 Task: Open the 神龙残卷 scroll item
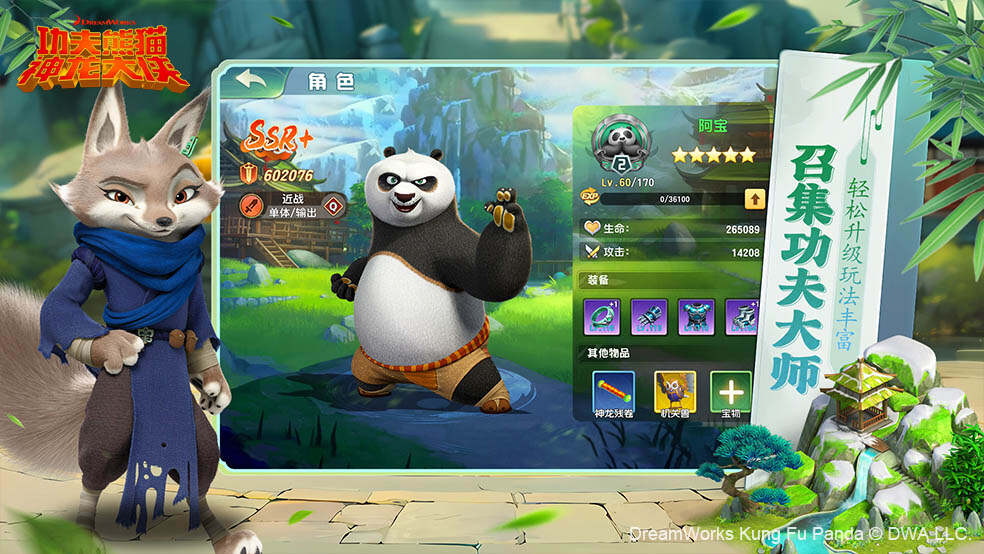point(612,388)
